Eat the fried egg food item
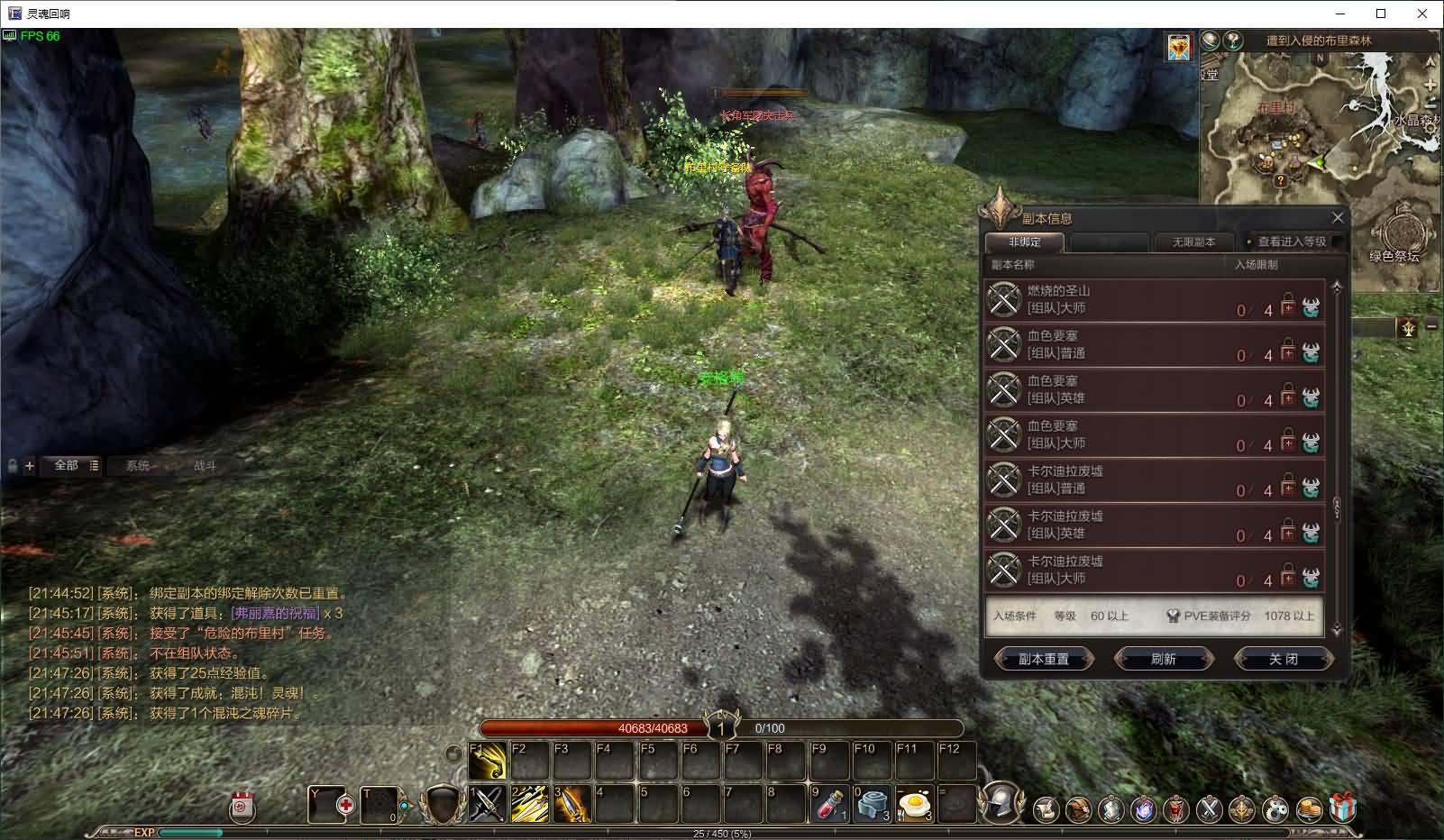 (915, 804)
